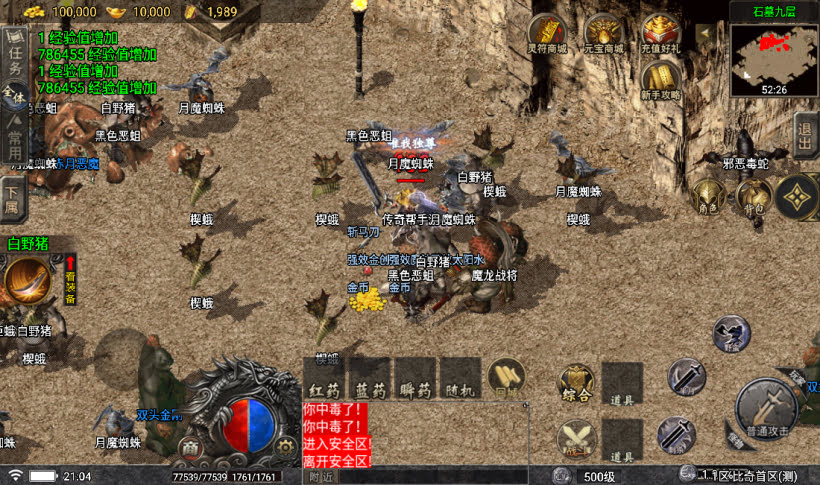Viewport: 820px width, 485px height.
Task: Open the 下属 subordinates panel
Action: (x=12, y=193)
